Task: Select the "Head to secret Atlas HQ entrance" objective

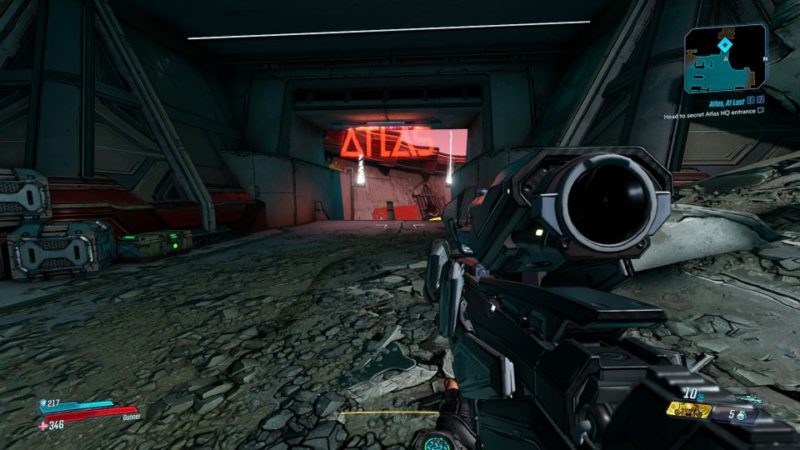Action: 711,112
